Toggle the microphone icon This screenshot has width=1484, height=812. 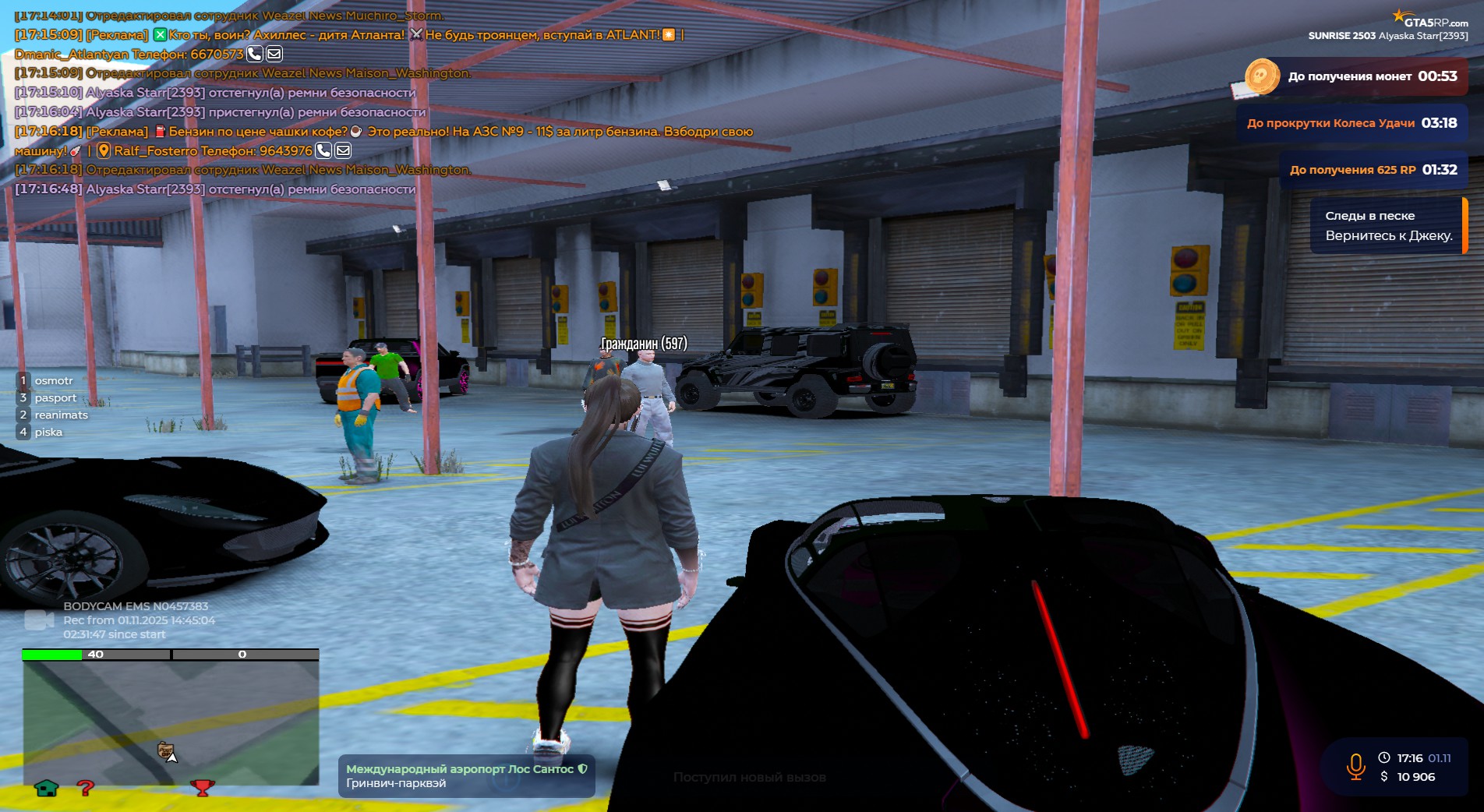1355,767
